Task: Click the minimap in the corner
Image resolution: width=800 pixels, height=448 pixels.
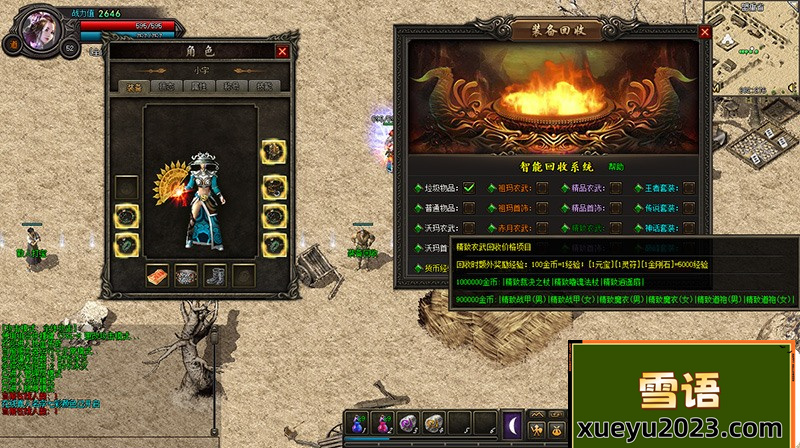Action: pos(750,45)
